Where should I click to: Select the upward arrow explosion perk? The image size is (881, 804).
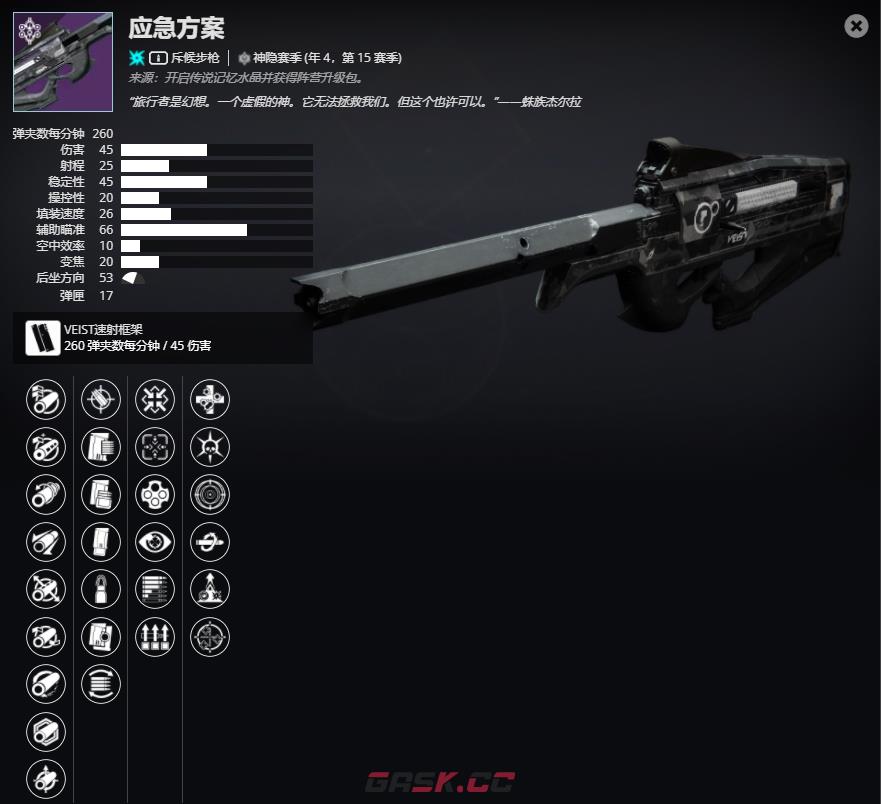210,588
